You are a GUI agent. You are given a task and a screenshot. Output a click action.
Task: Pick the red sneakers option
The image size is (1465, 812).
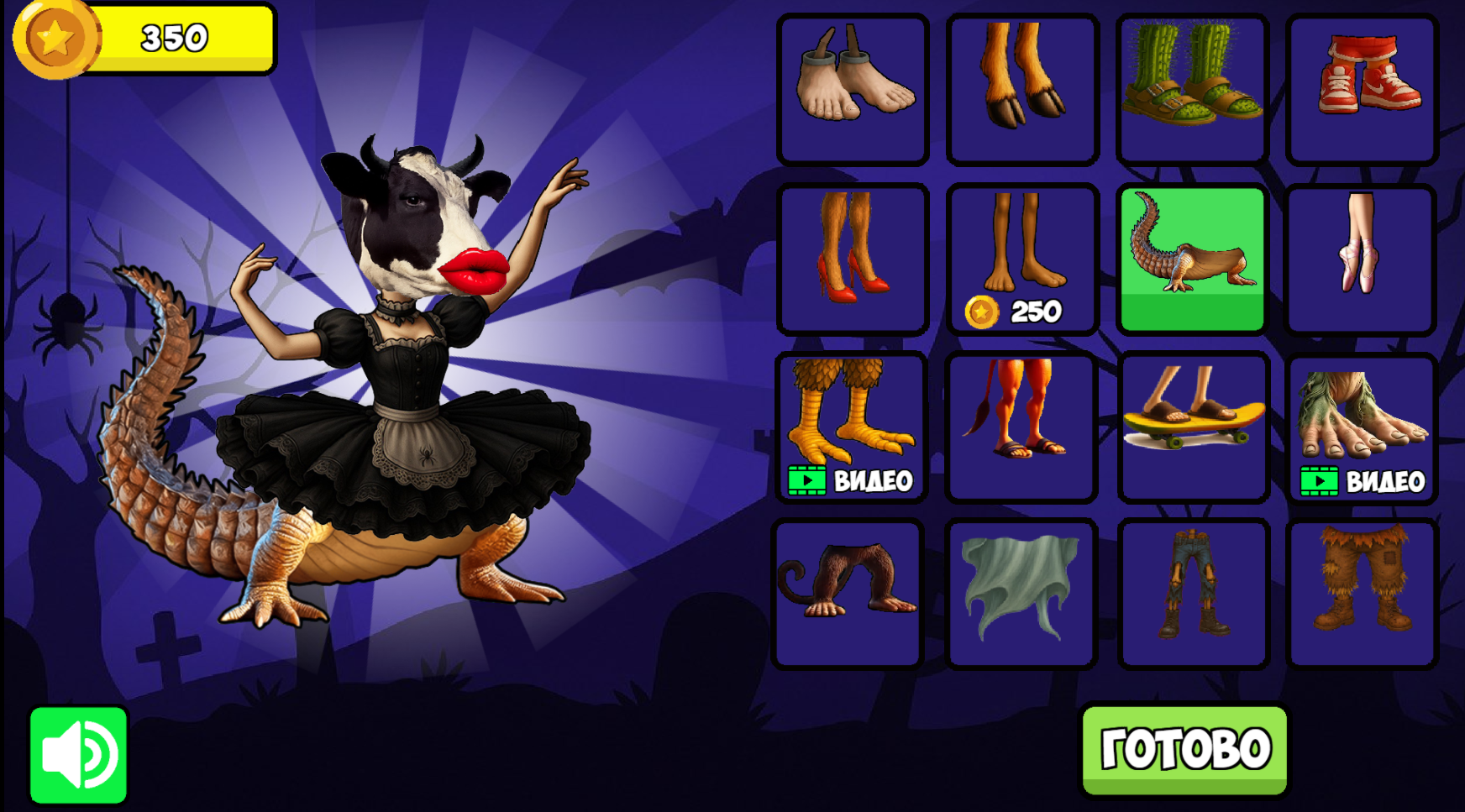(x=1361, y=86)
